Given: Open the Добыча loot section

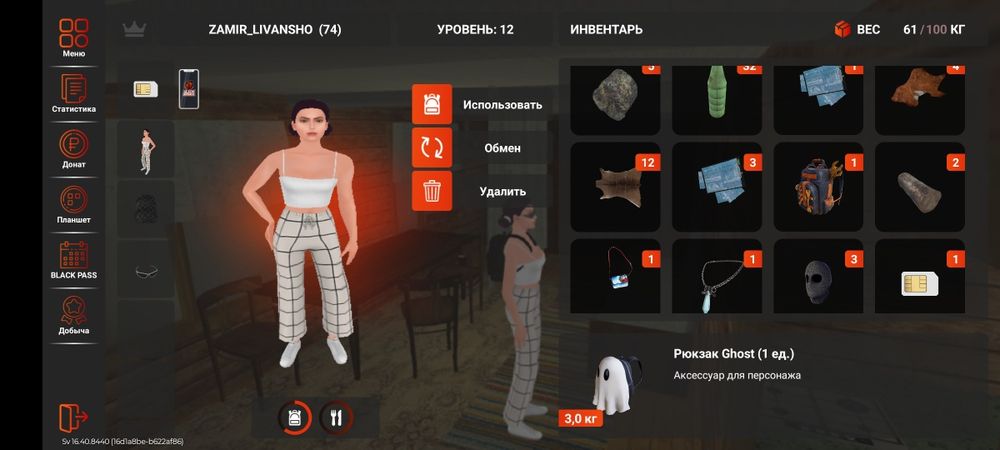Looking at the screenshot, I should tap(73, 314).
